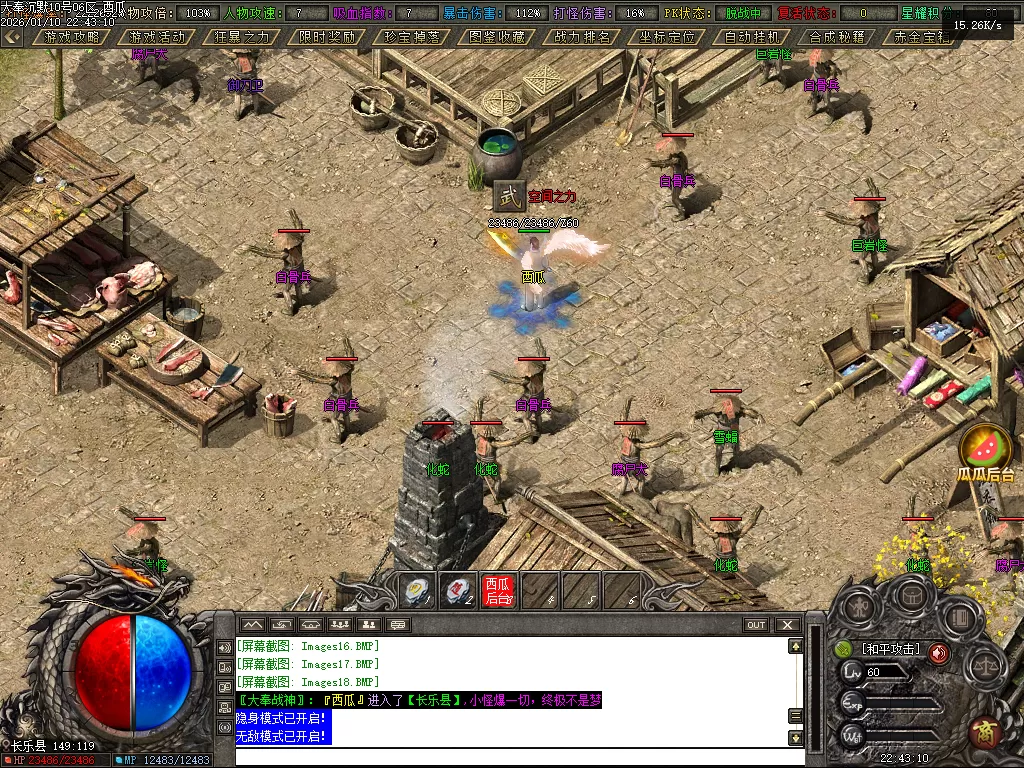Open the character equipment round icon

click(859, 607)
